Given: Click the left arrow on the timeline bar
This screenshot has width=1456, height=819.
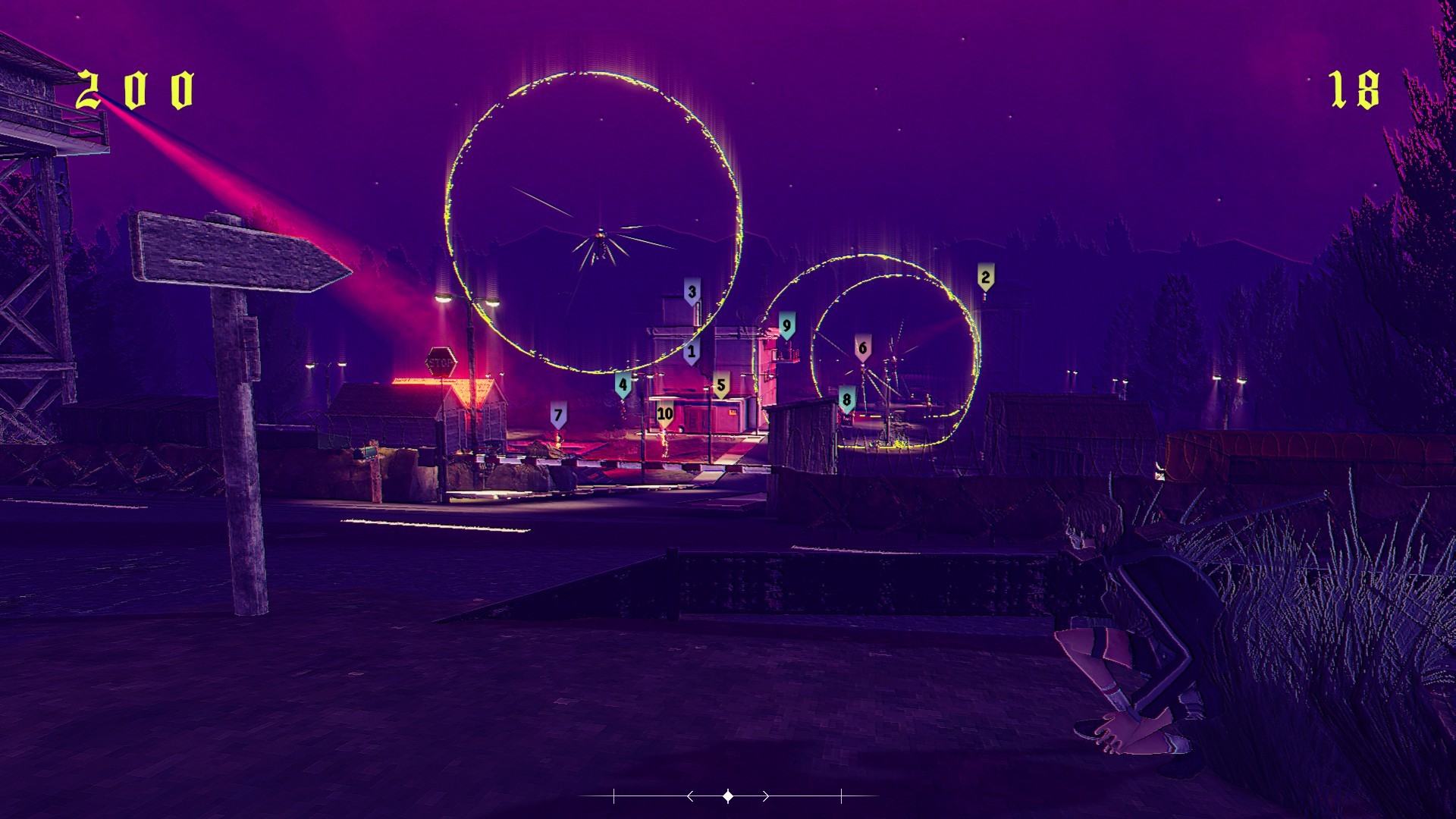Looking at the screenshot, I should tap(690, 796).
